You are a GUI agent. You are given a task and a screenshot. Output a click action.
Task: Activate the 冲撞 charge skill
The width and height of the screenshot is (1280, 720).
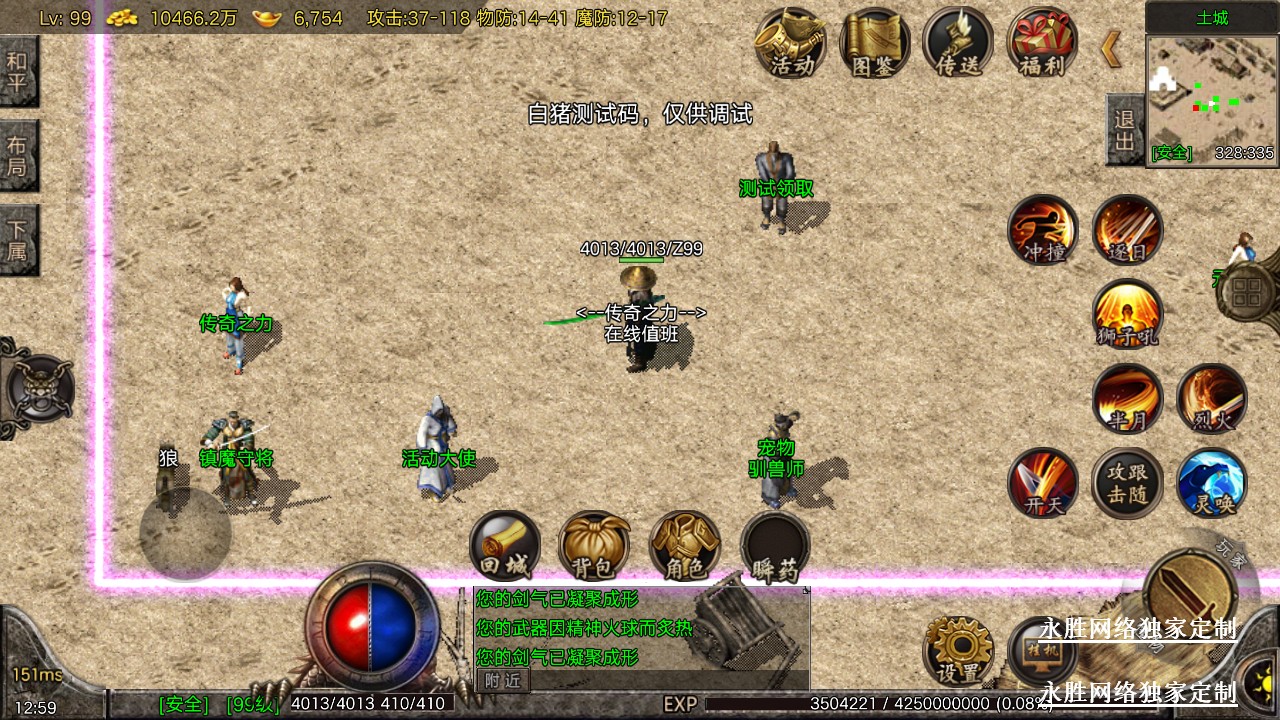coord(1042,229)
